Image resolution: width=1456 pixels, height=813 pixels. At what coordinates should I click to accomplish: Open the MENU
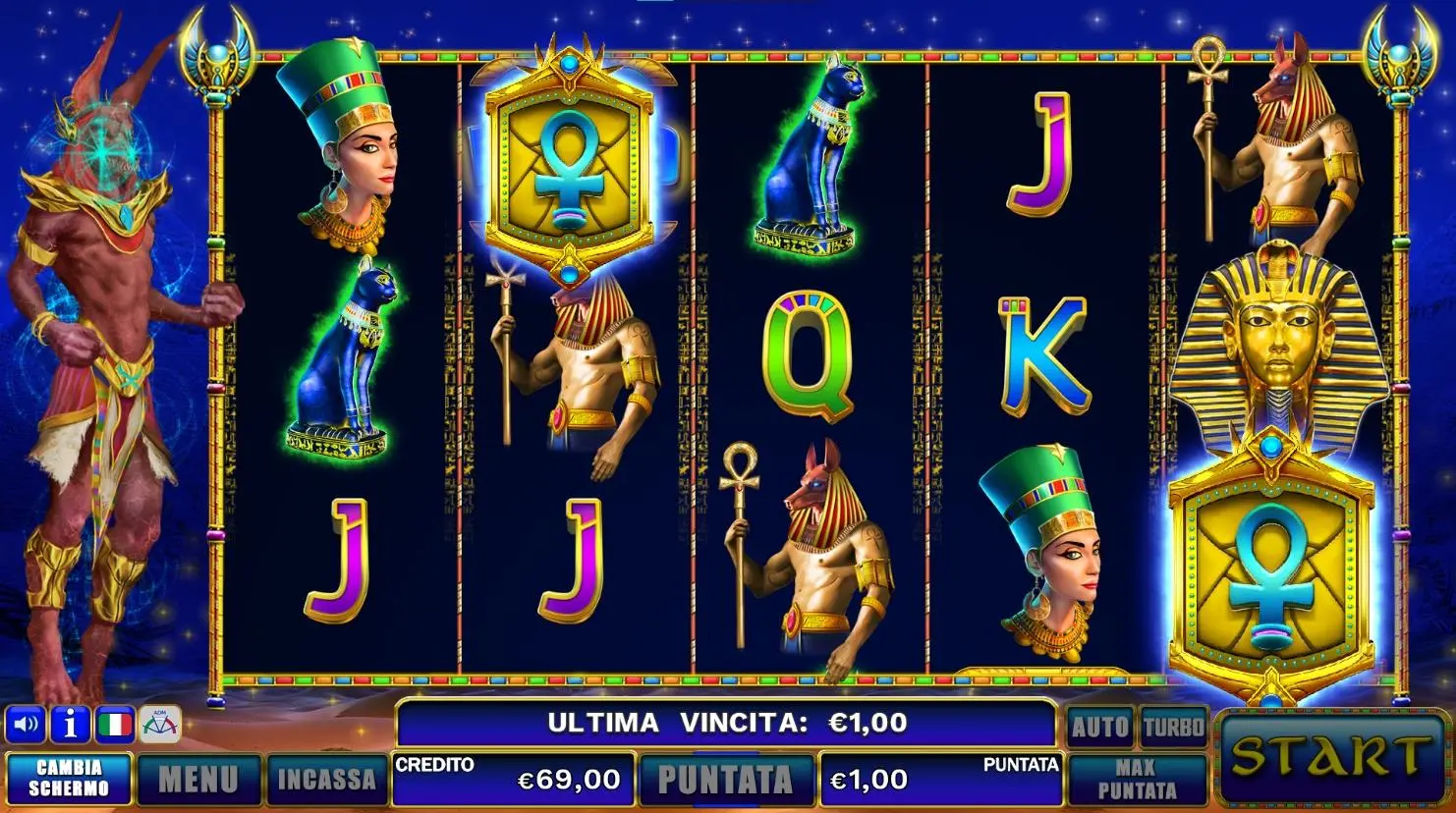[x=198, y=780]
